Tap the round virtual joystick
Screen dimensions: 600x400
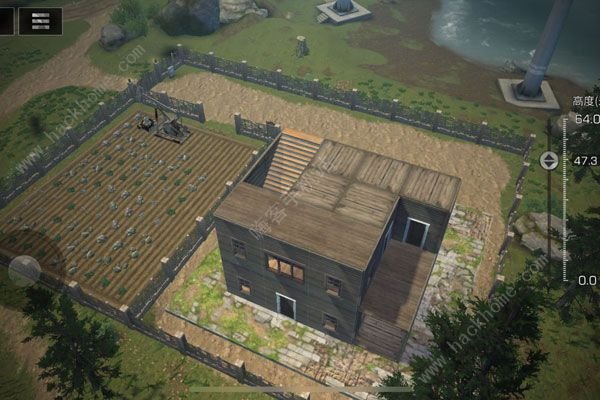tap(24, 270)
